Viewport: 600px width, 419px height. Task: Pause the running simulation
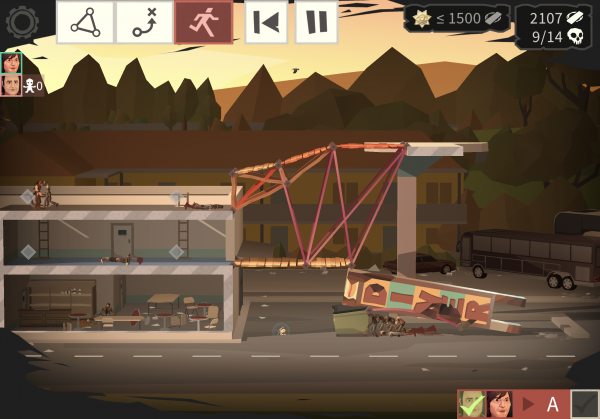pos(316,22)
